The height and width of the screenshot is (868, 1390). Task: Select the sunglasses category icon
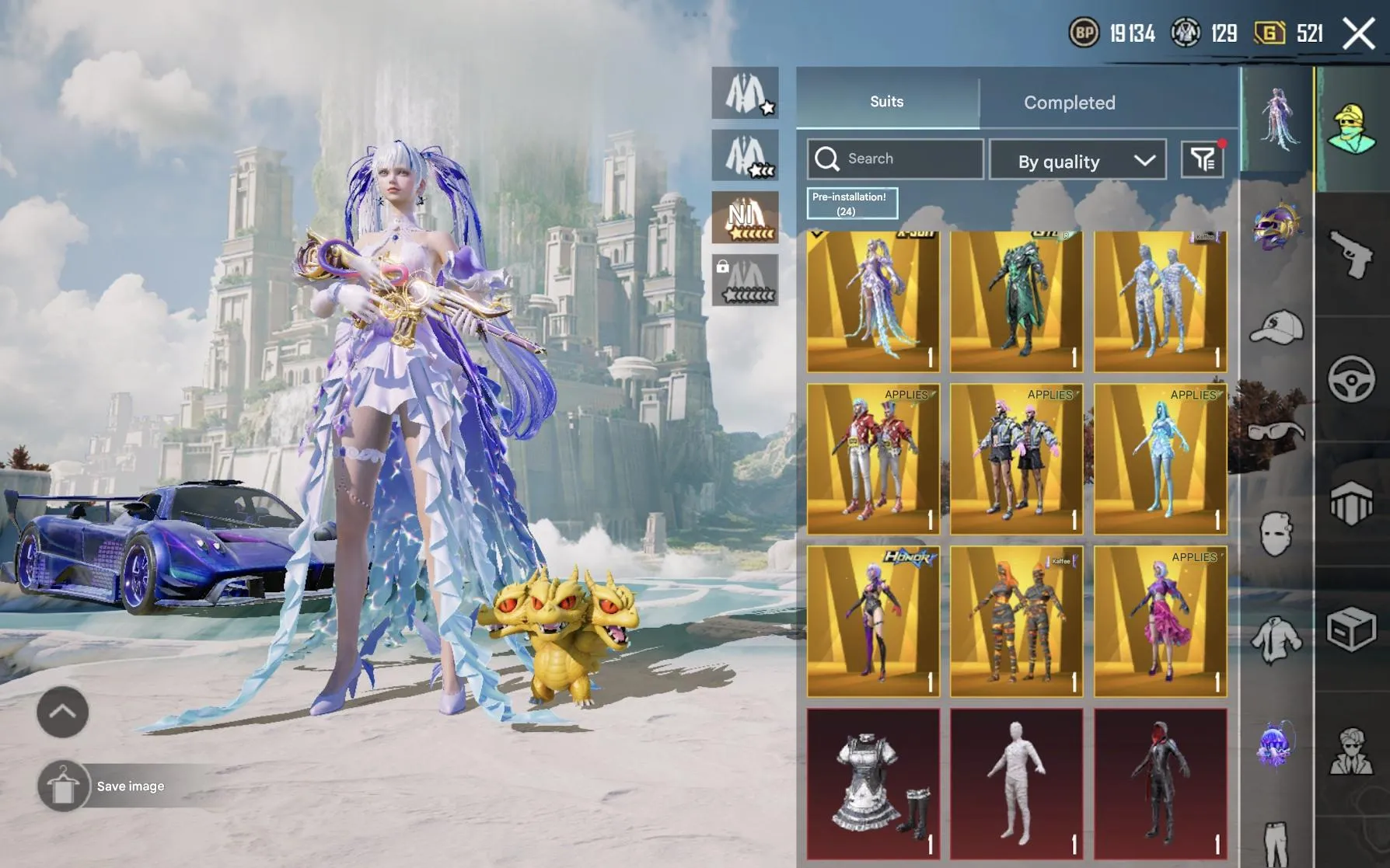click(1275, 431)
